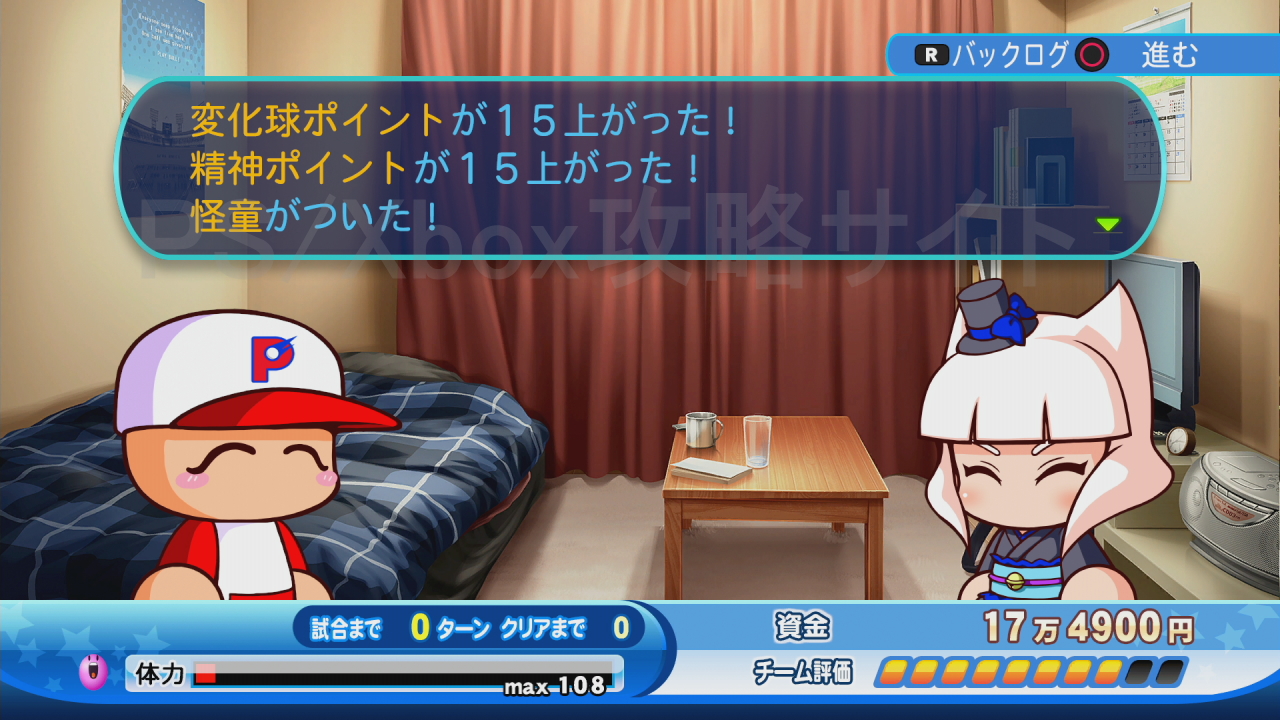
Task: Advance dialogue with the green arrow
Action: [x=1107, y=224]
